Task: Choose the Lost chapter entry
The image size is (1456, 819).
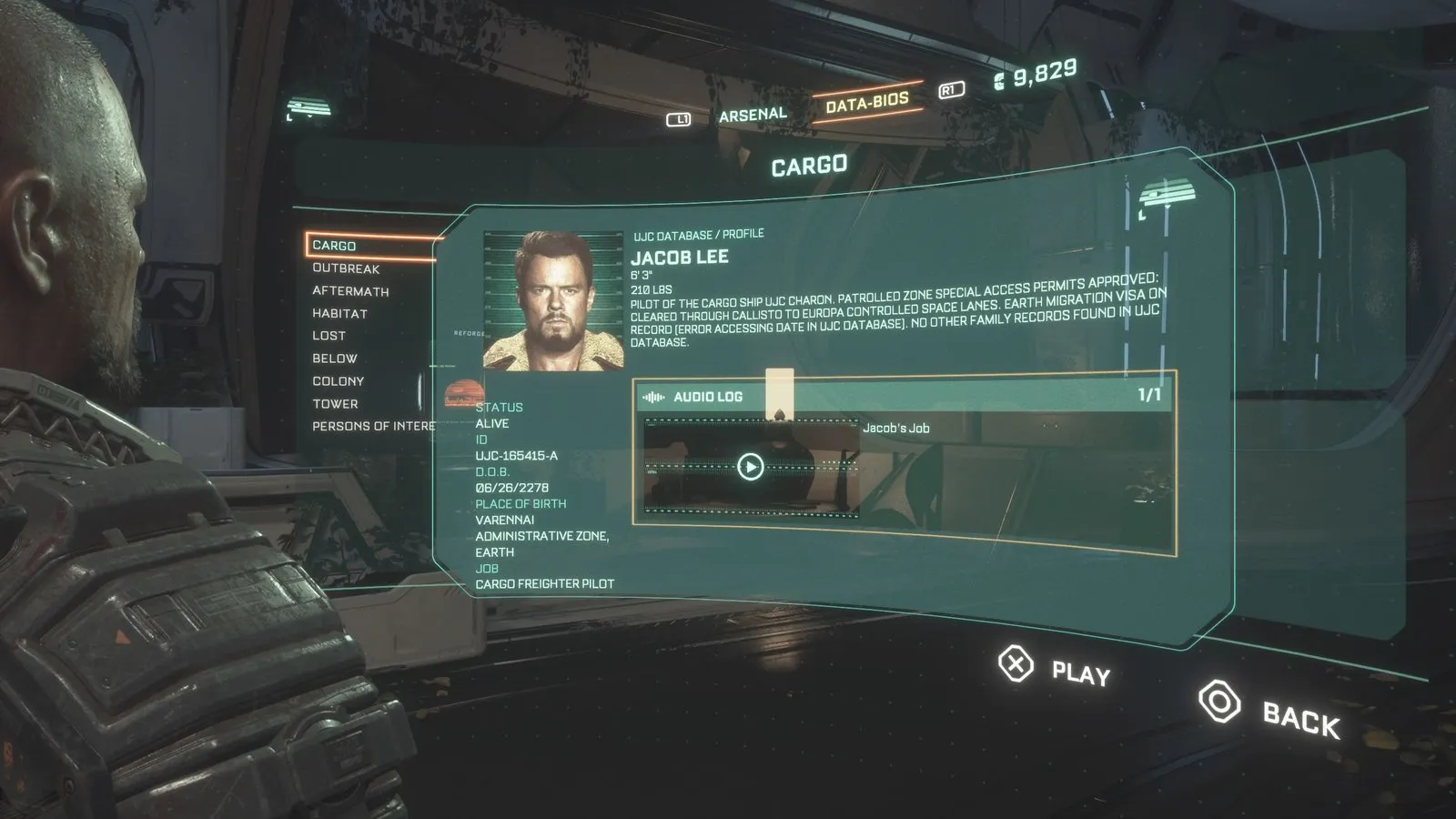Action: [x=329, y=336]
